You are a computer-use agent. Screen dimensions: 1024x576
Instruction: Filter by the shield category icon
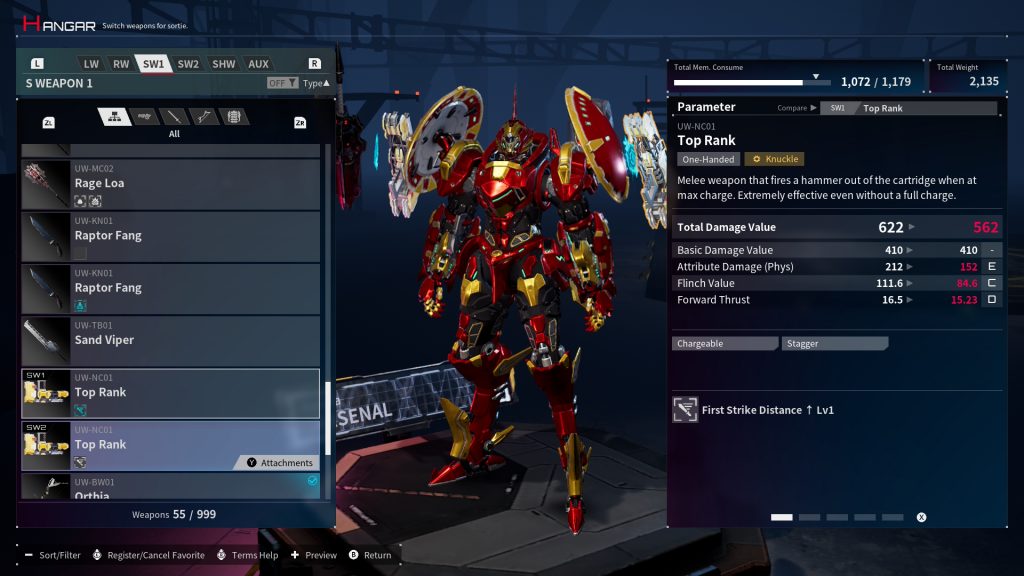pos(233,117)
